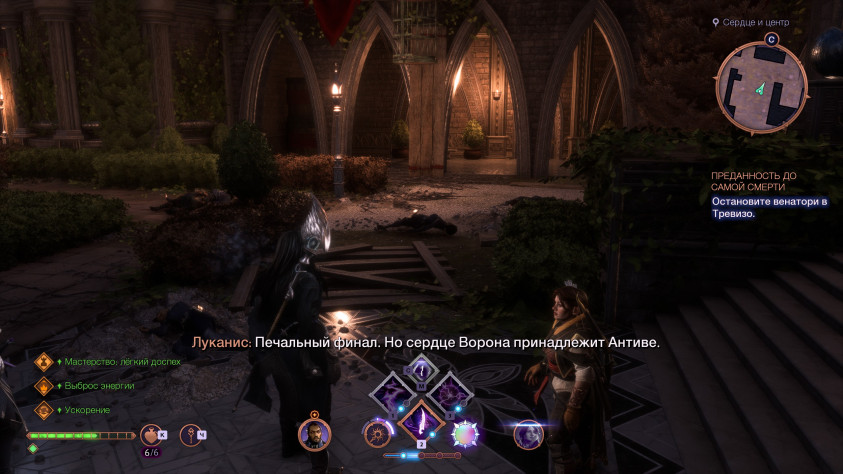
Task: Activate the left purple ability diamond
Action: click(x=391, y=393)
